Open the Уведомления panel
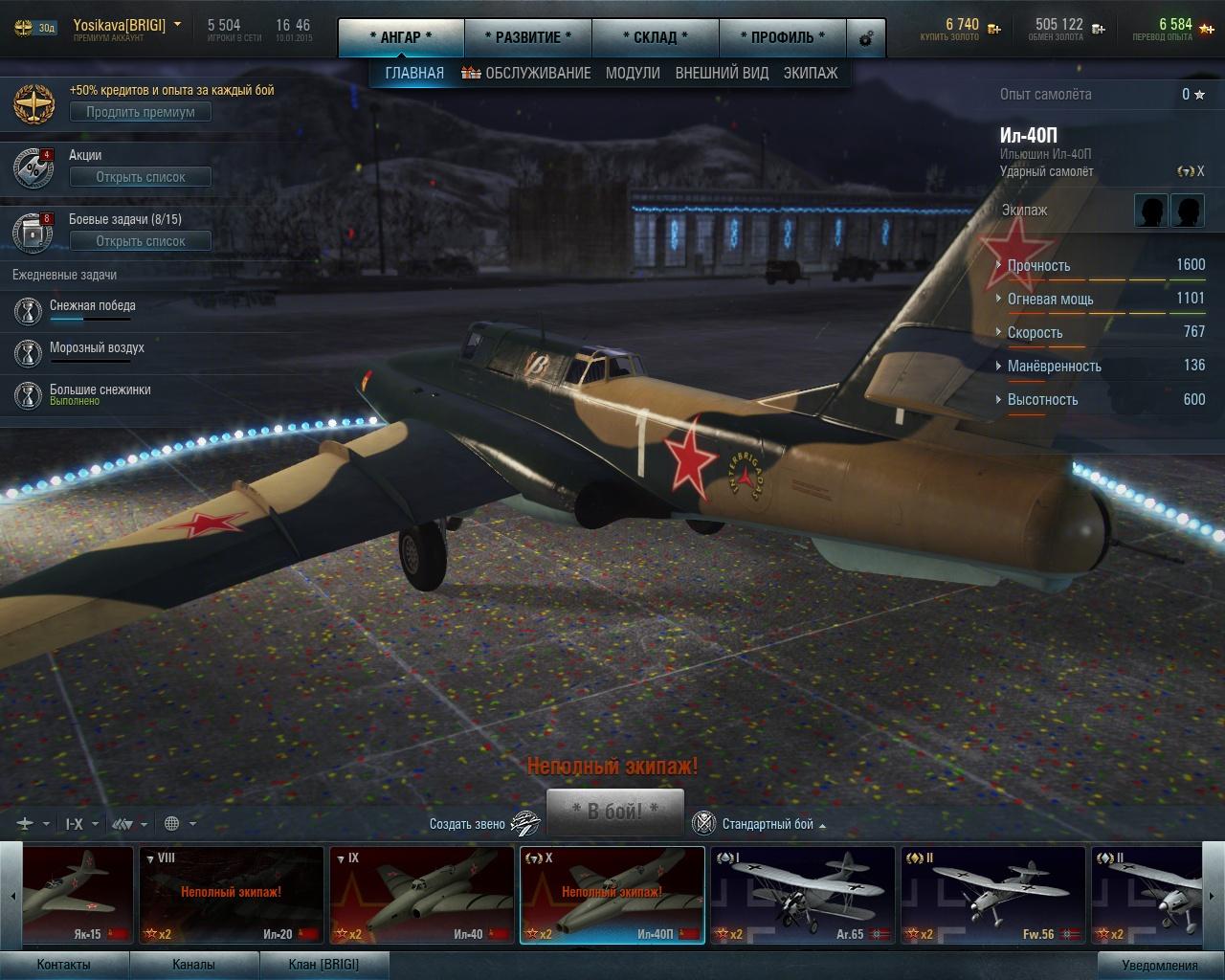This screenshot has height=980, width=1225. pos(1160,965)
